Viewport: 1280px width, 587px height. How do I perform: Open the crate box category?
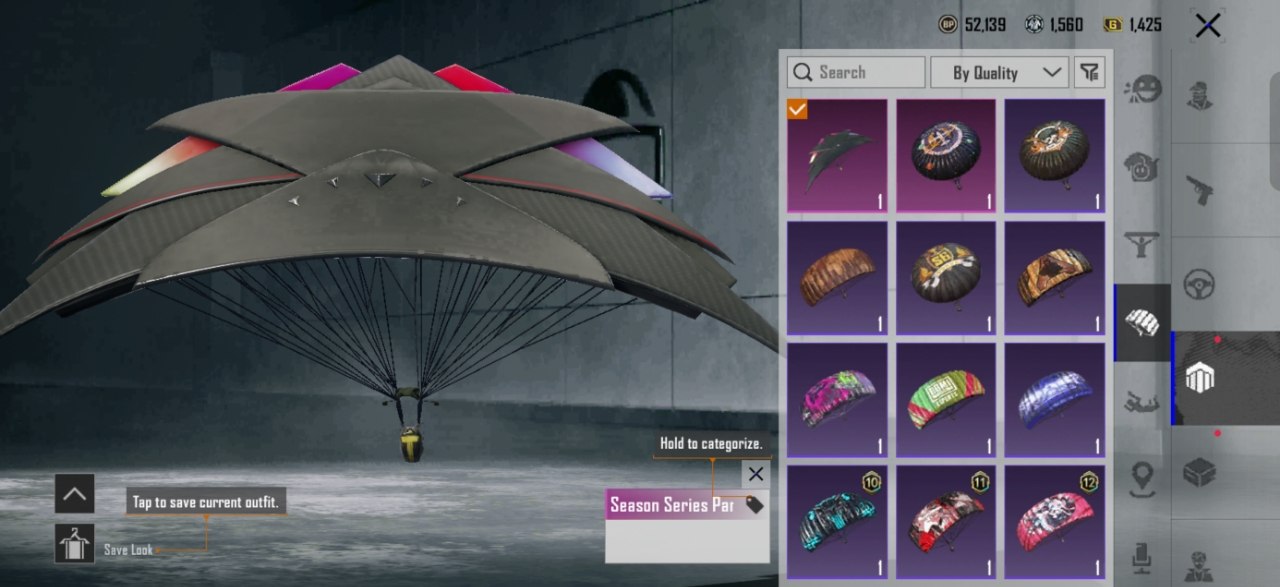(x=1199, y=472)
